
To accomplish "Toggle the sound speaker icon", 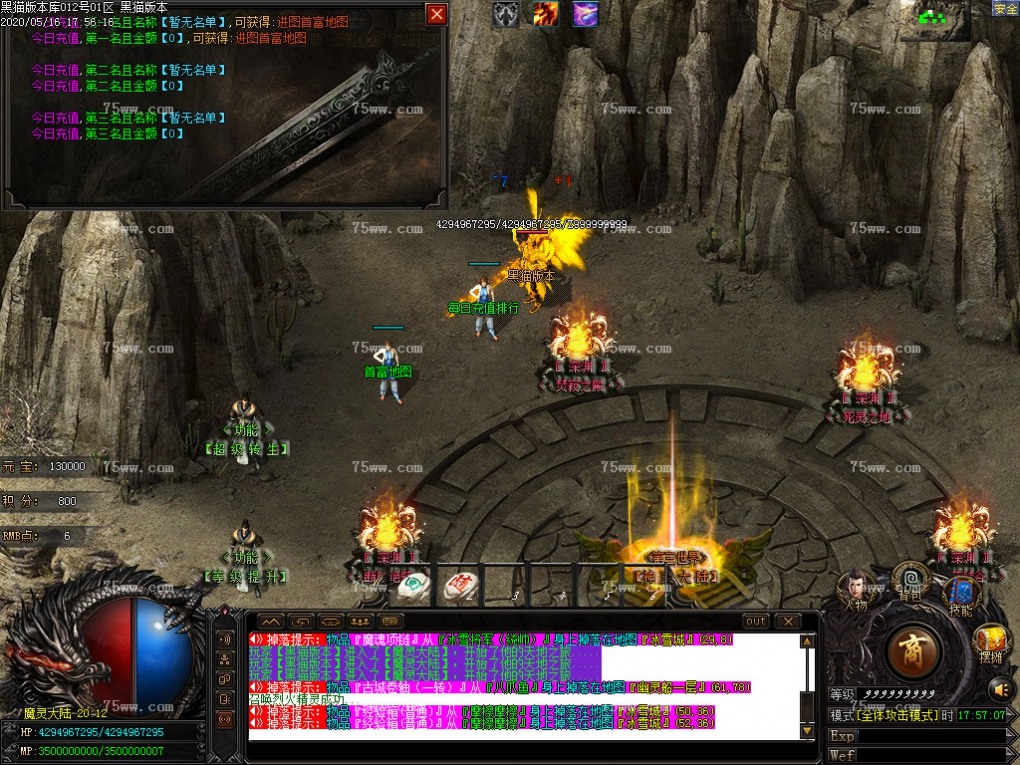I will (1000, 688).
